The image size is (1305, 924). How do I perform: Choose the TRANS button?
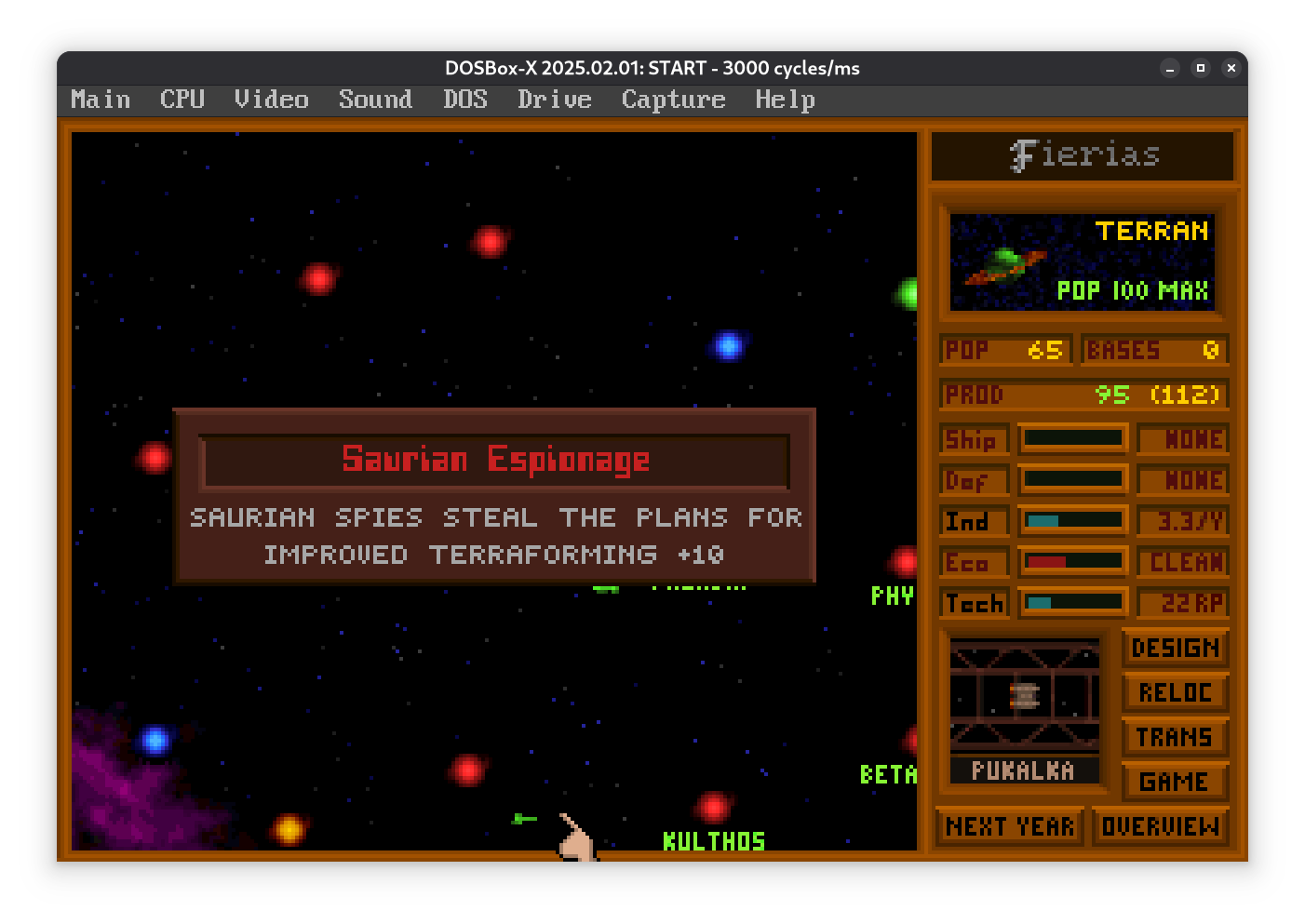tap(1175, 737)
